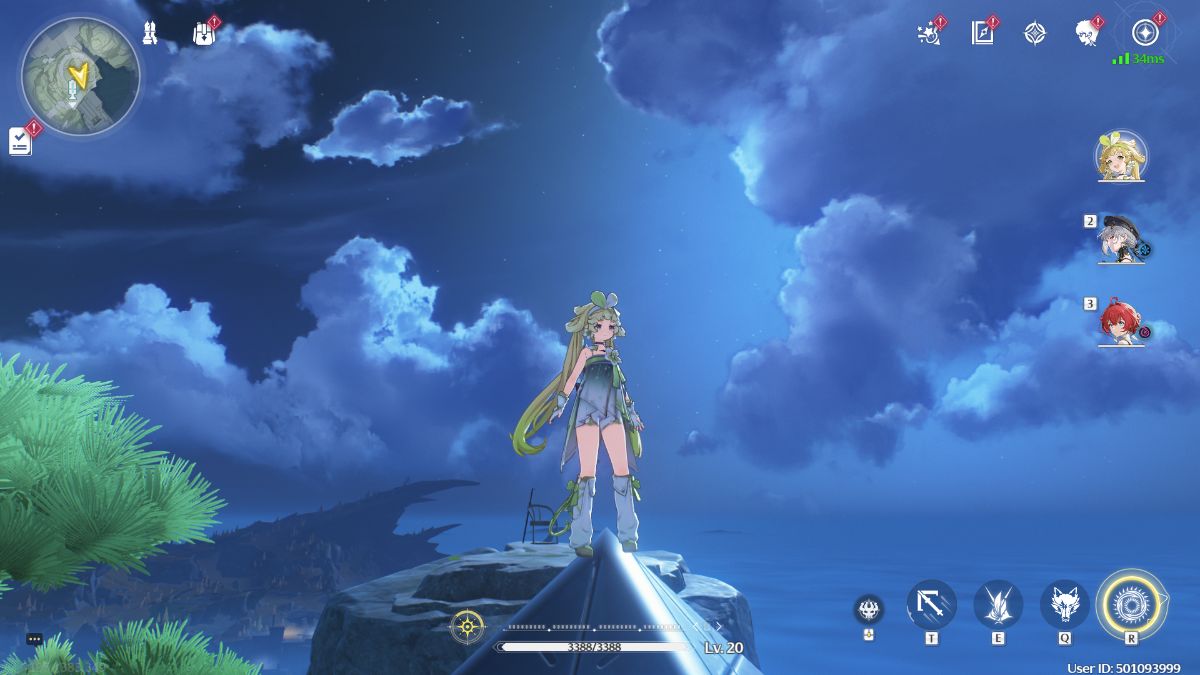This screenshot has height=675, width=1200.
Task: Switch to the red-haired party member
Action: click(1120, 323)
